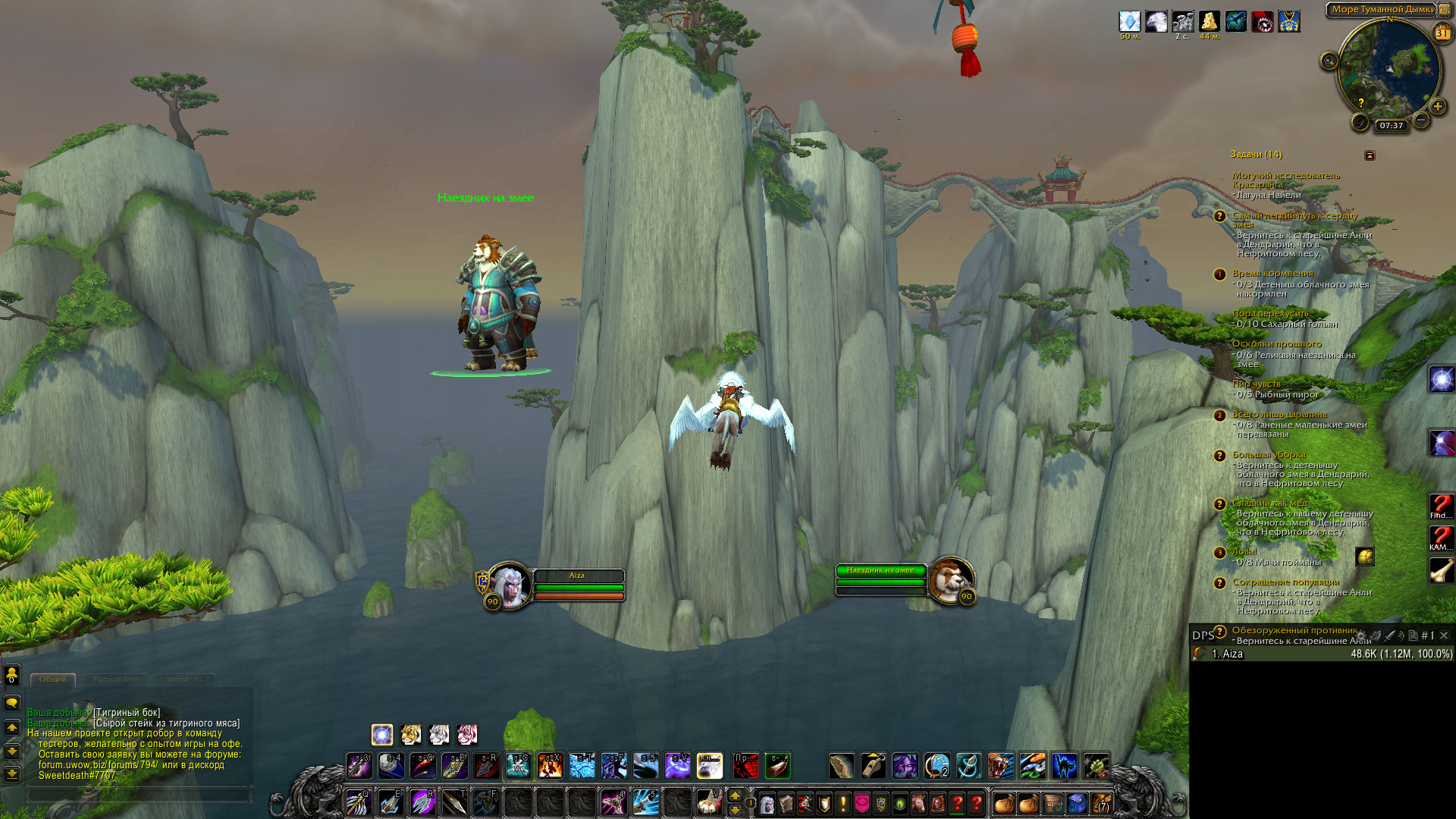Click the Наездник на змее target portrait
This screenshot has width=1456, height=819.
949,581
